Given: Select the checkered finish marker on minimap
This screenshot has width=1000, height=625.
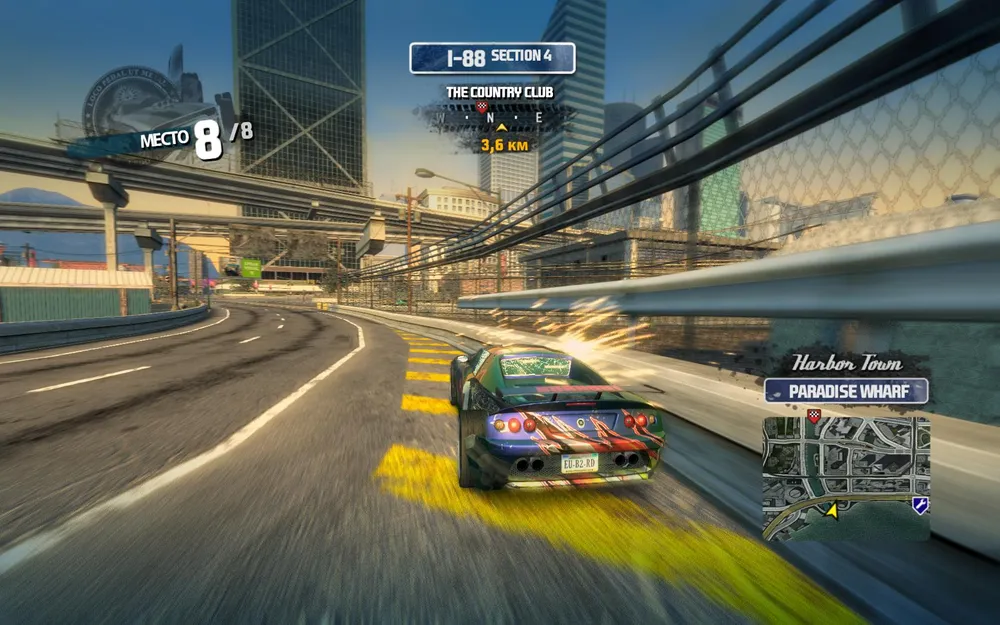Looking at the screenshot, I should (x=814, y=414).
